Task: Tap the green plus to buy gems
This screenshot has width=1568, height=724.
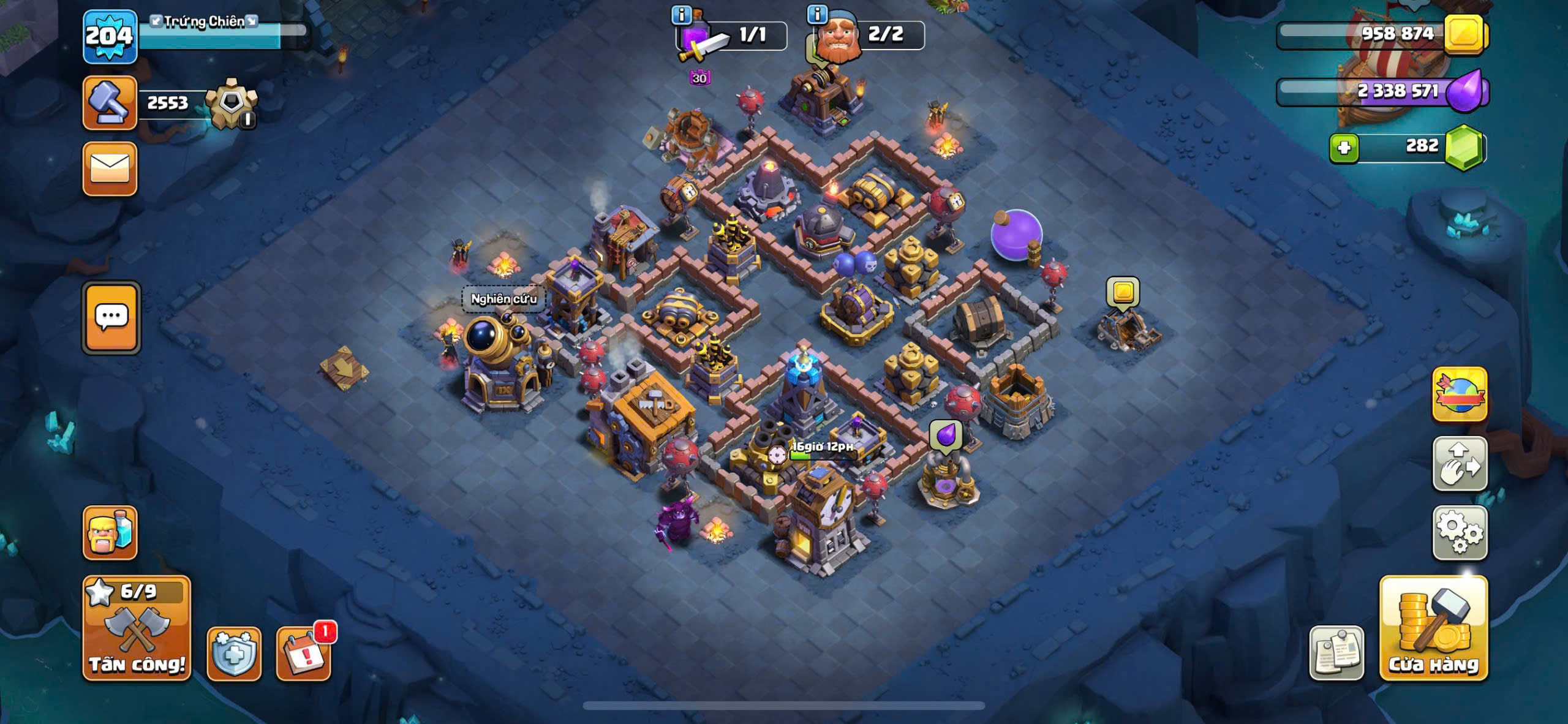Action: pos(1344,148)
